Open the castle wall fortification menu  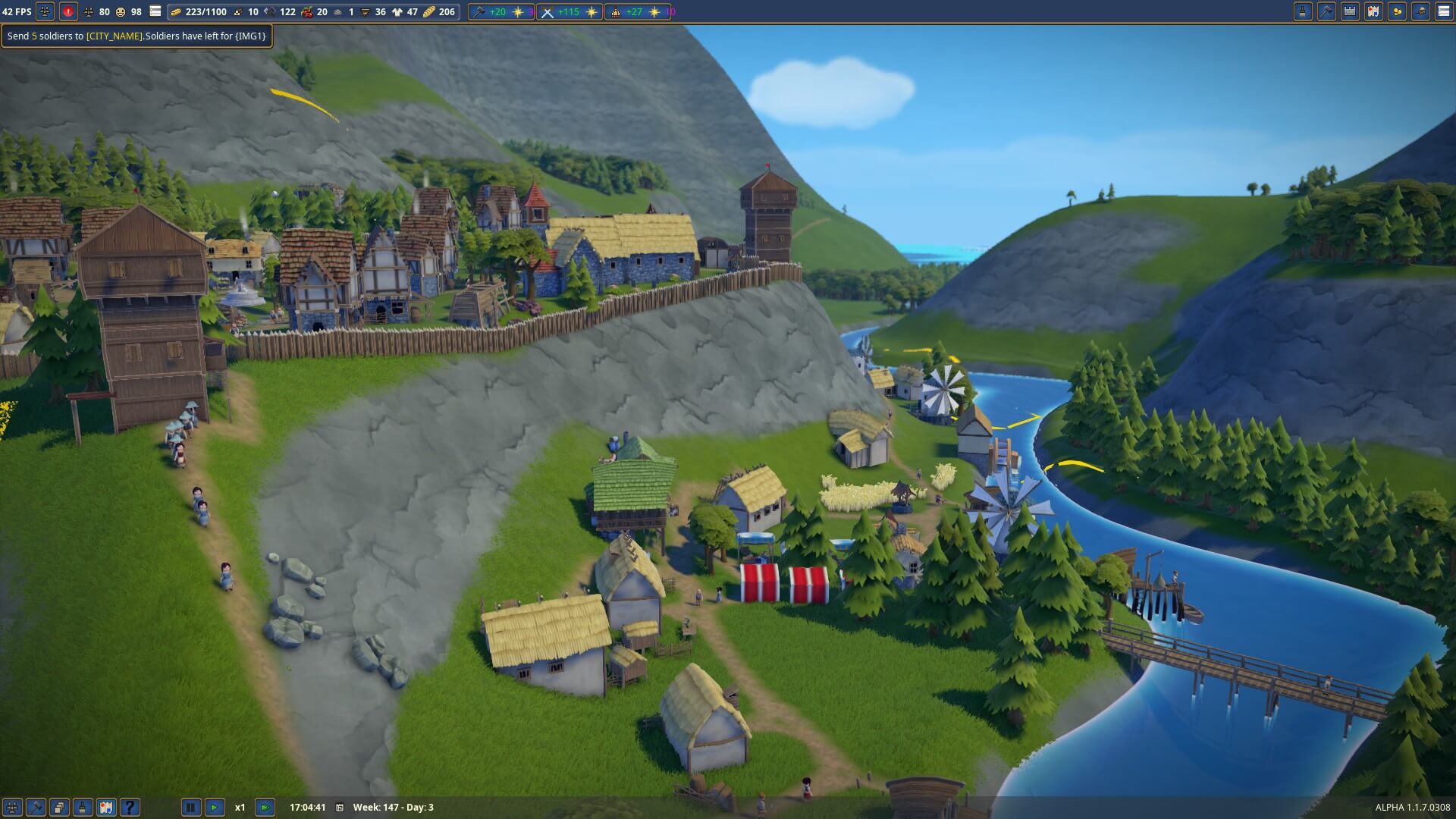[1350, 11]
